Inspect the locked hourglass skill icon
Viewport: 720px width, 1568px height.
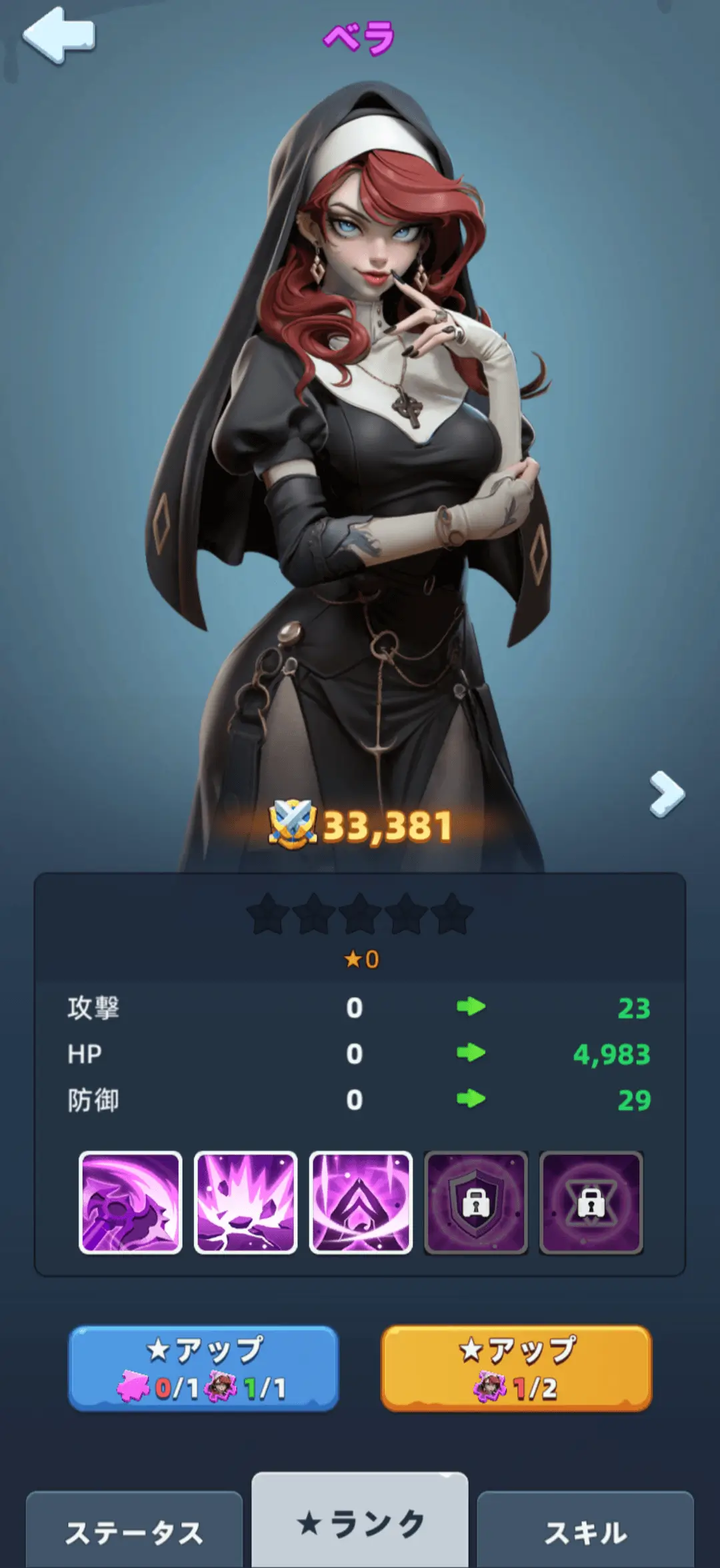pos(591,1203)
